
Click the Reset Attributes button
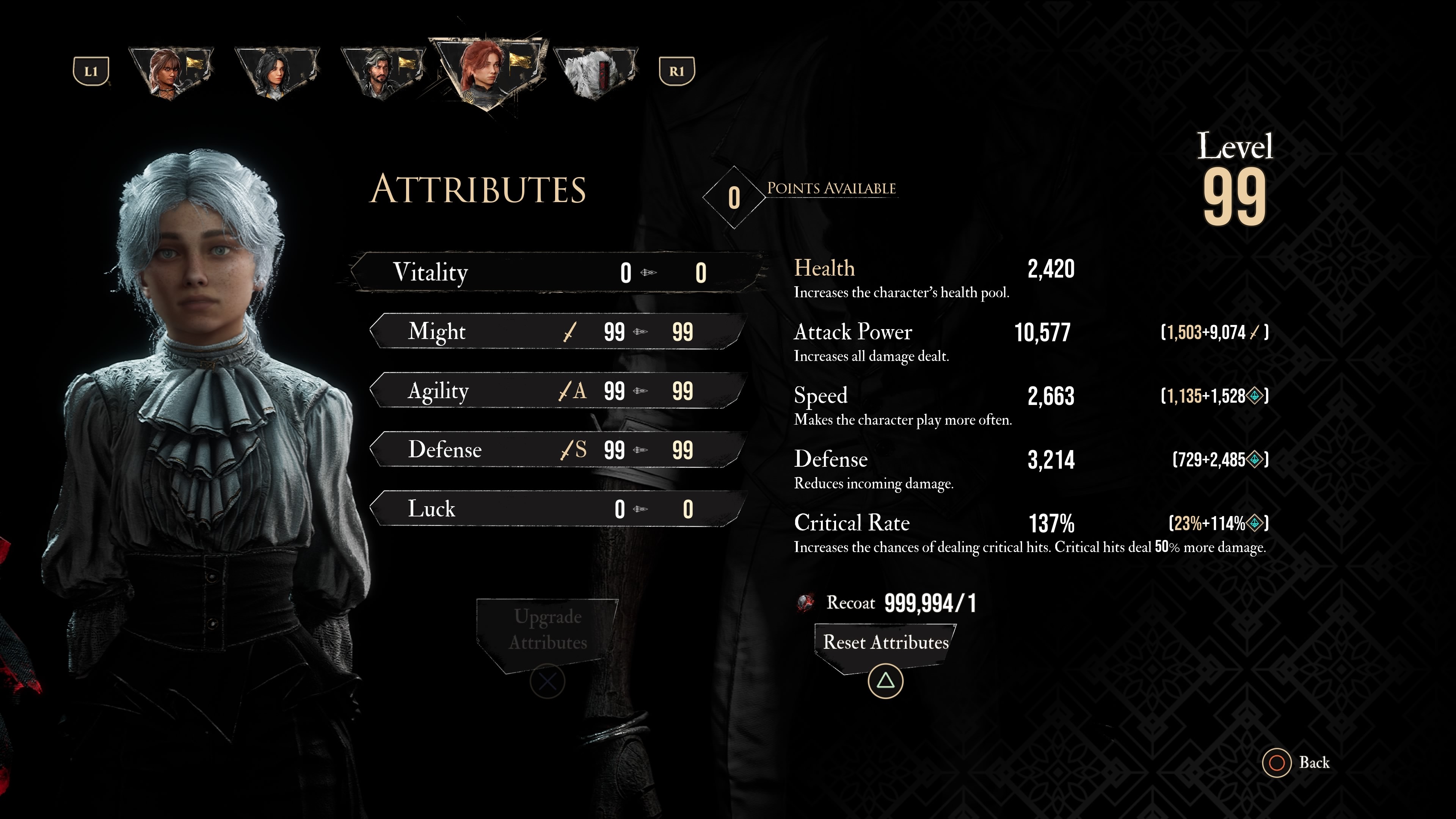pos(885,643)
